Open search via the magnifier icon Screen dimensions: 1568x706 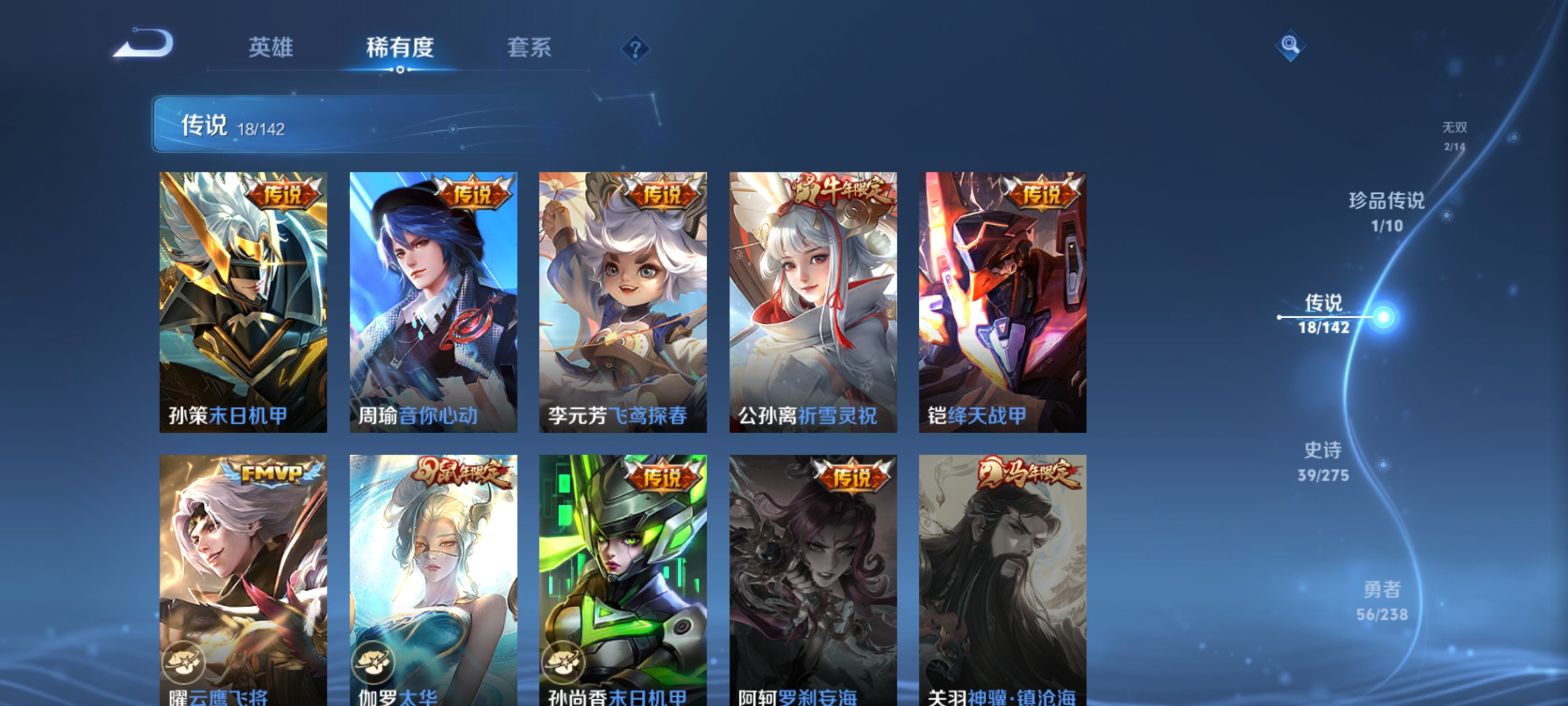[1290, 45]
